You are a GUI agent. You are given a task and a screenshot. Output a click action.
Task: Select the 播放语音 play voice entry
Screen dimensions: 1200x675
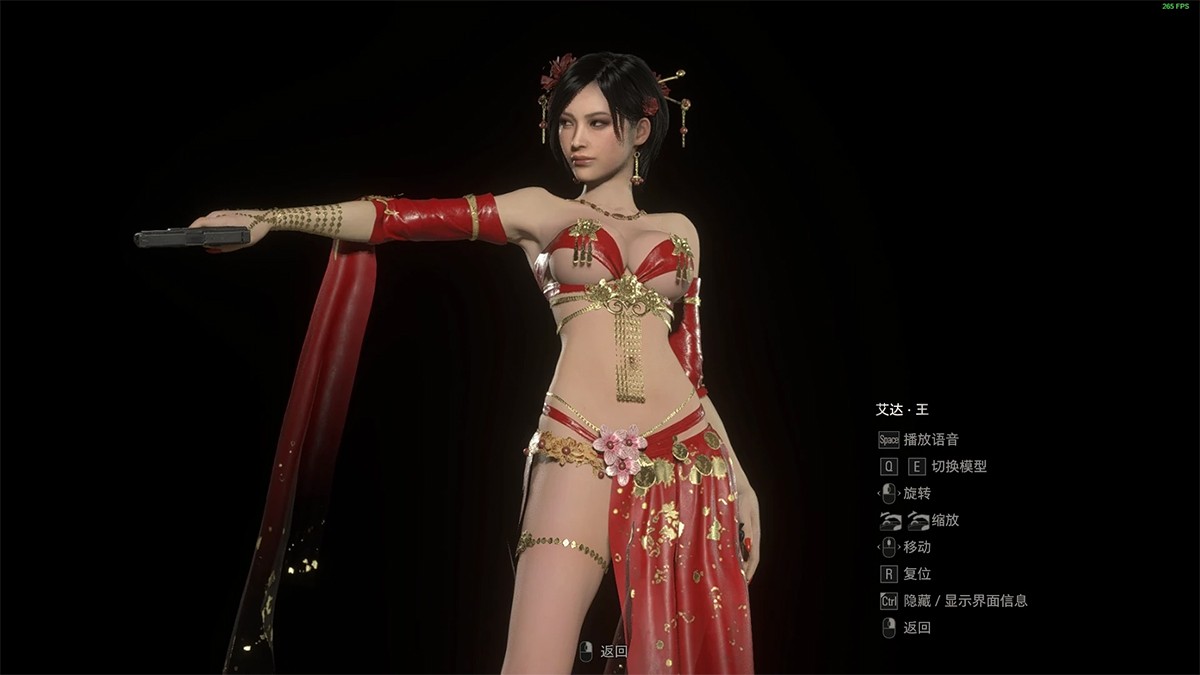coord(930,439)
